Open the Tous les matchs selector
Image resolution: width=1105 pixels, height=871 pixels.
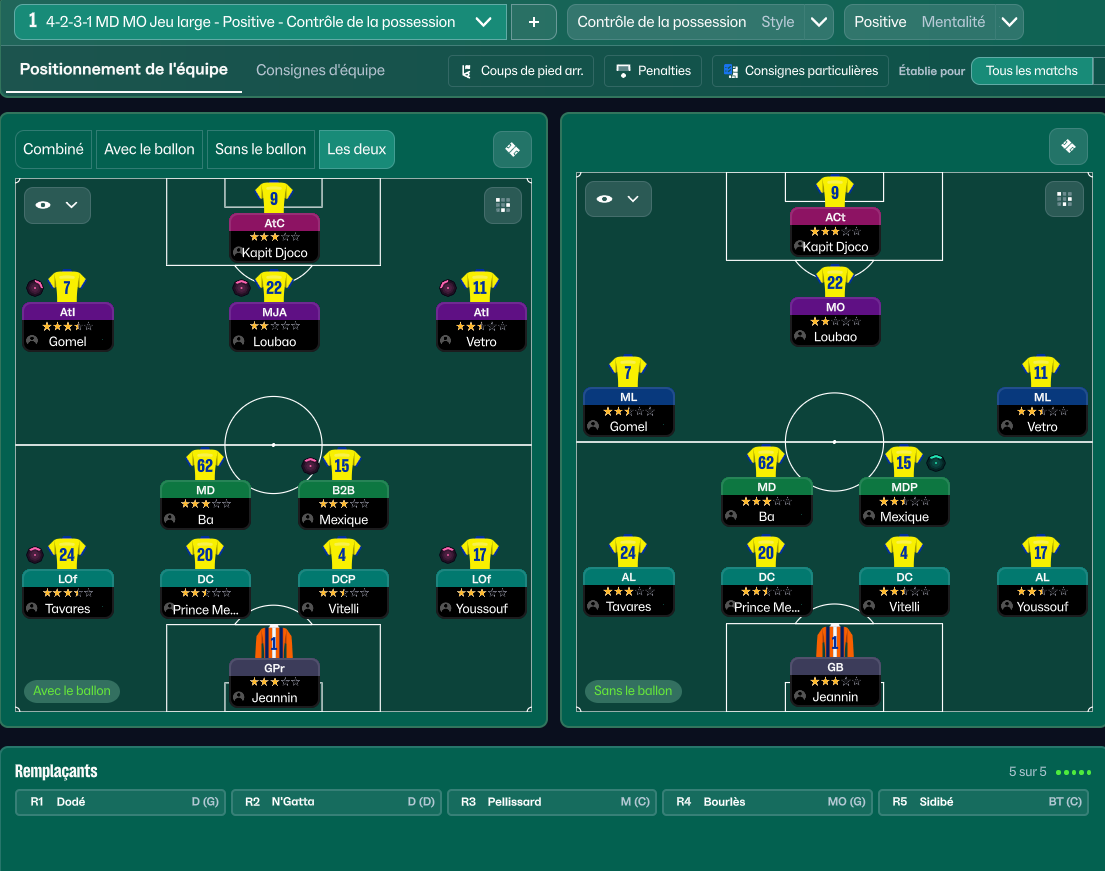coord(1032,71)
